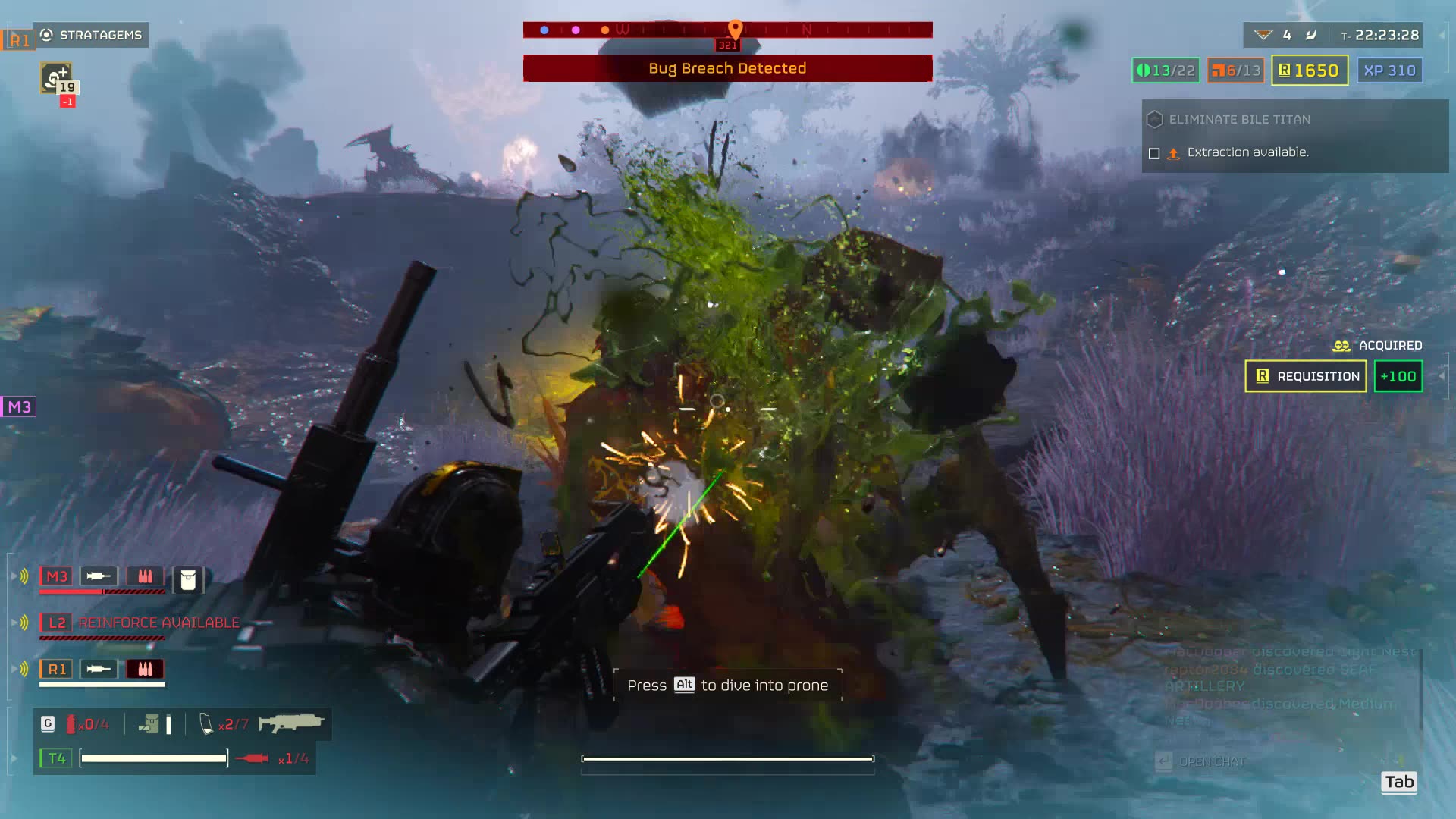Click the grenade icon in the loadout bar

72,723
